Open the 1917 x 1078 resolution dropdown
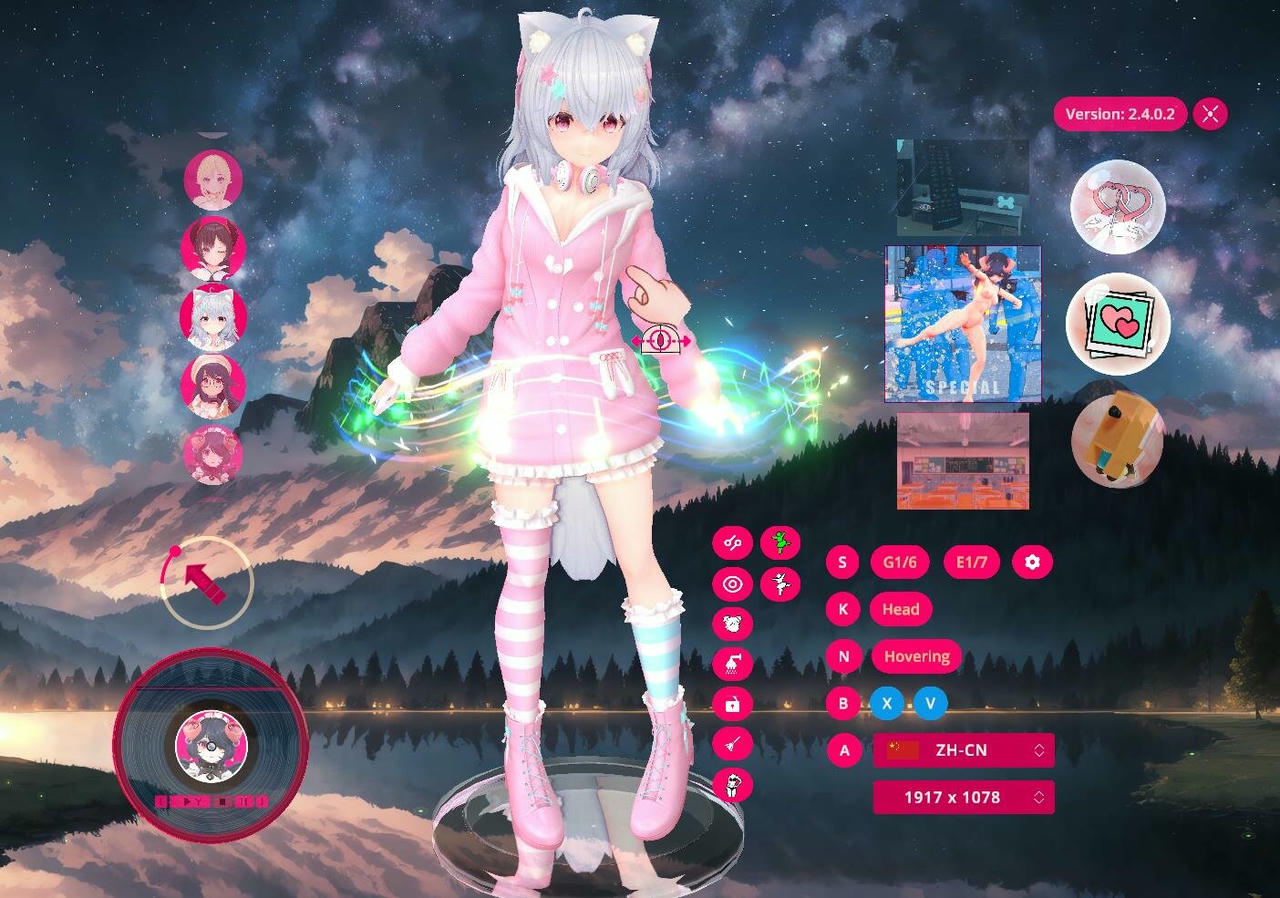1280x898 pixels. coord(962,797)
